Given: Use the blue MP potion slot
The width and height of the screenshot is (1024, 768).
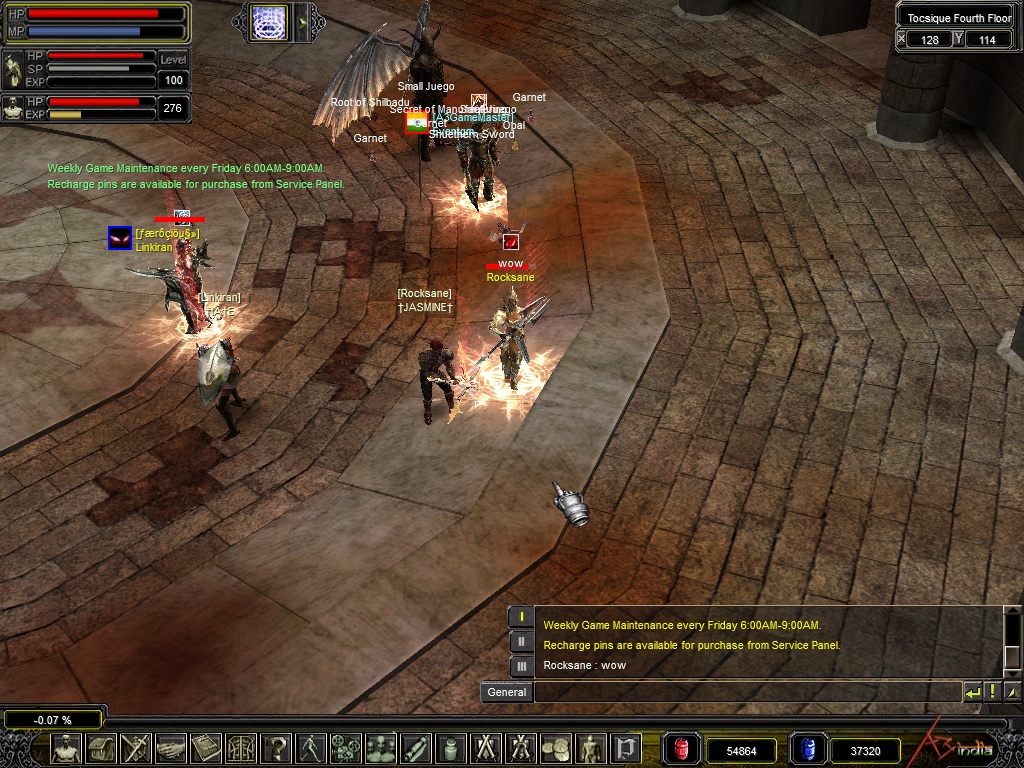Looking at the screenshot, I should [x=806, y=749].
